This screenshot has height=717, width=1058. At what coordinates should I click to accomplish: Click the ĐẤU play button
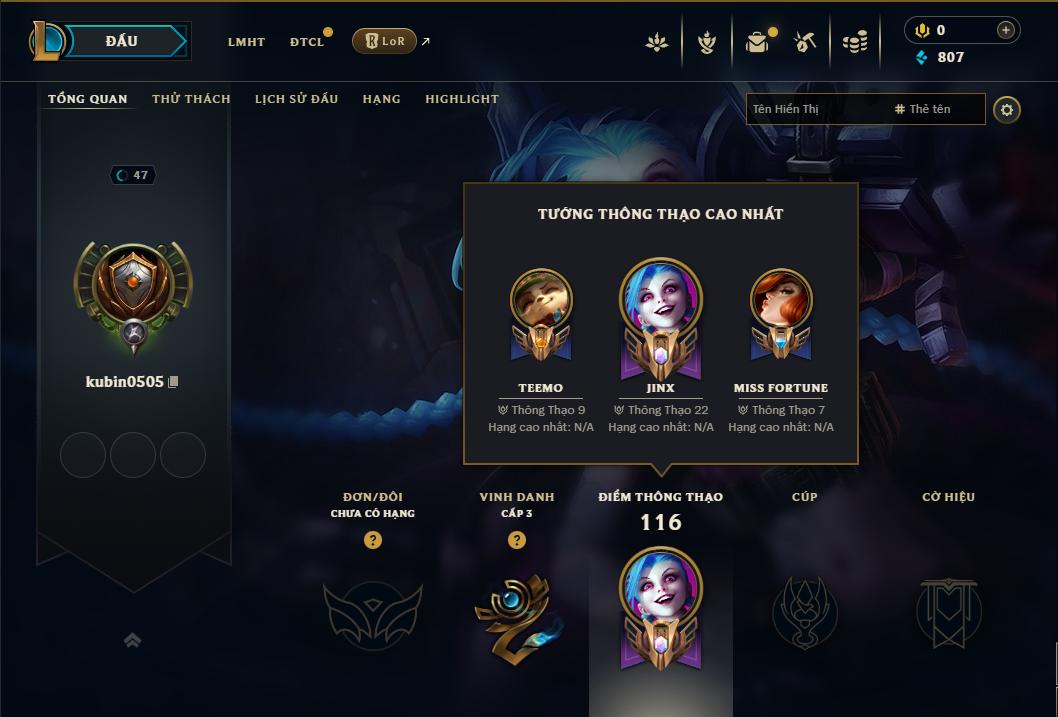point(122,41)
